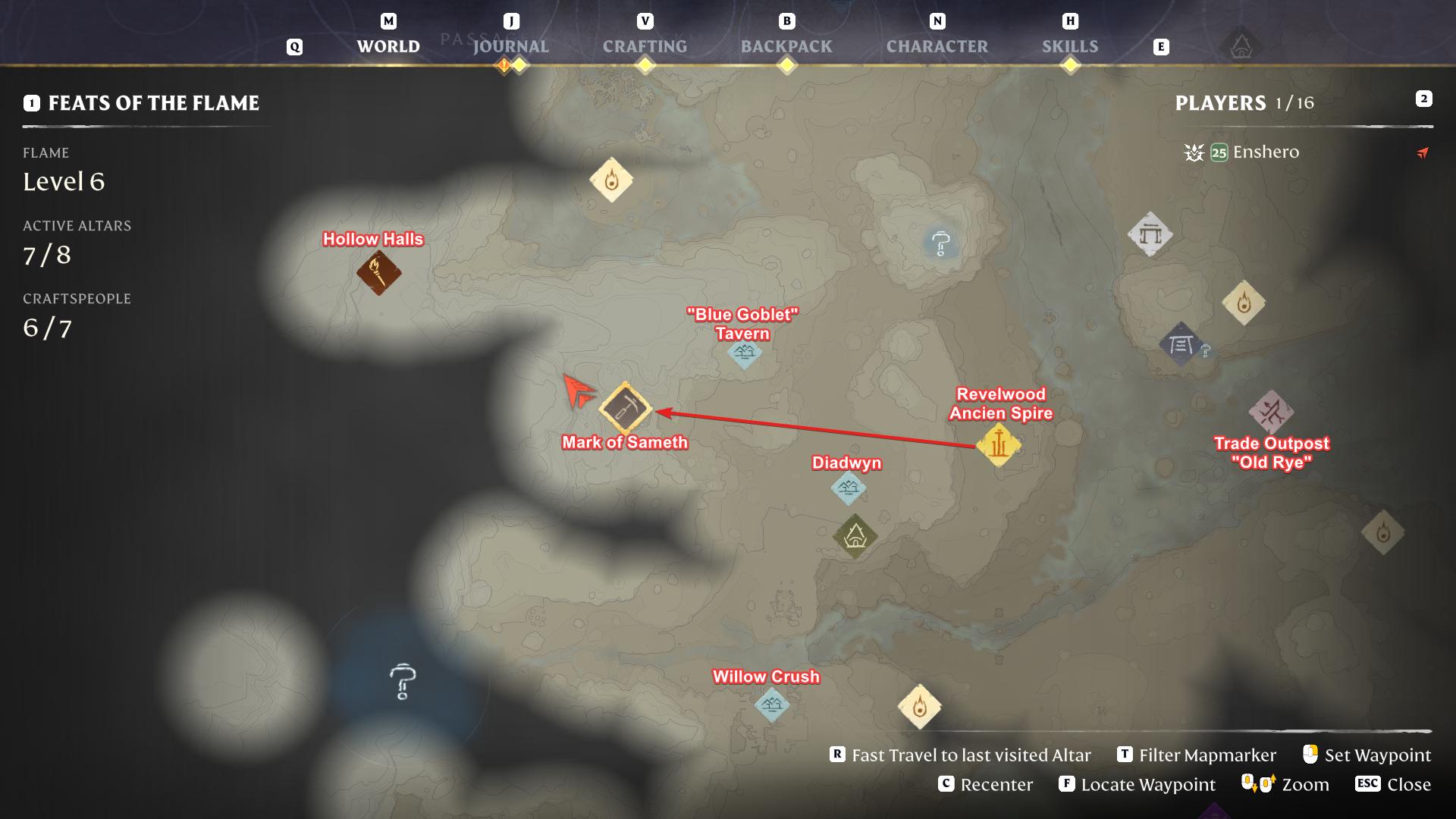
Task: Switch to the BACKPACK tab
Action: pyautogui.click(x=785, y=46)
